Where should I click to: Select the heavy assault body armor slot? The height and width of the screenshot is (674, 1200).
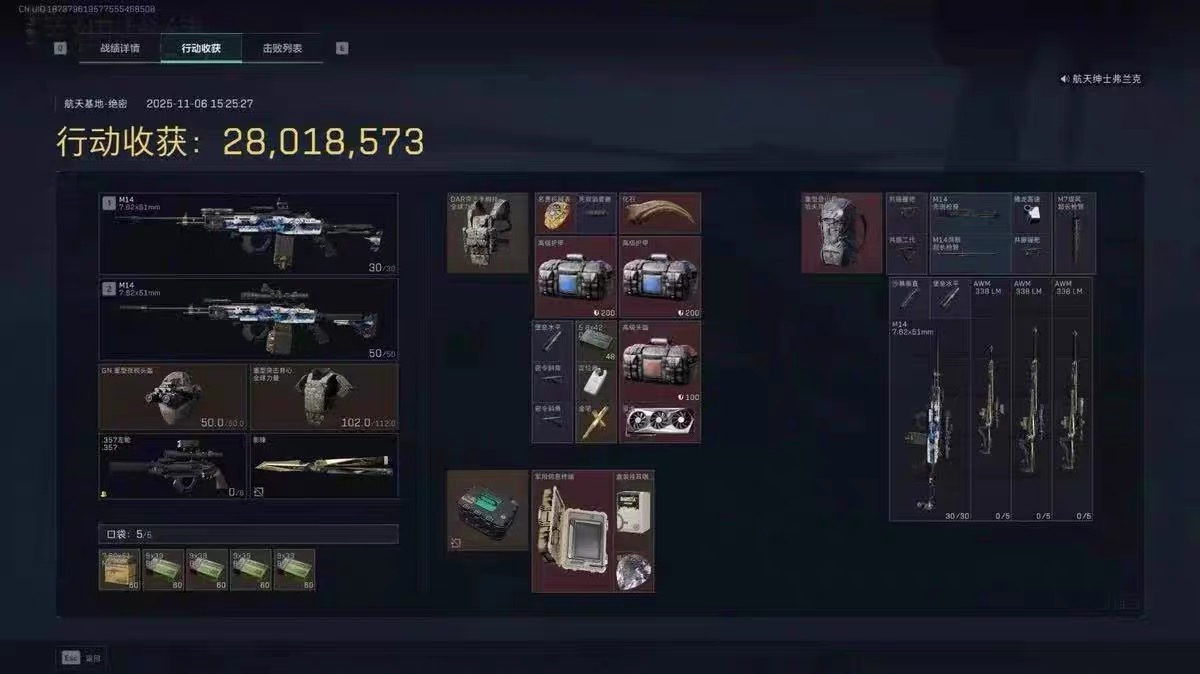coord(324,397)
